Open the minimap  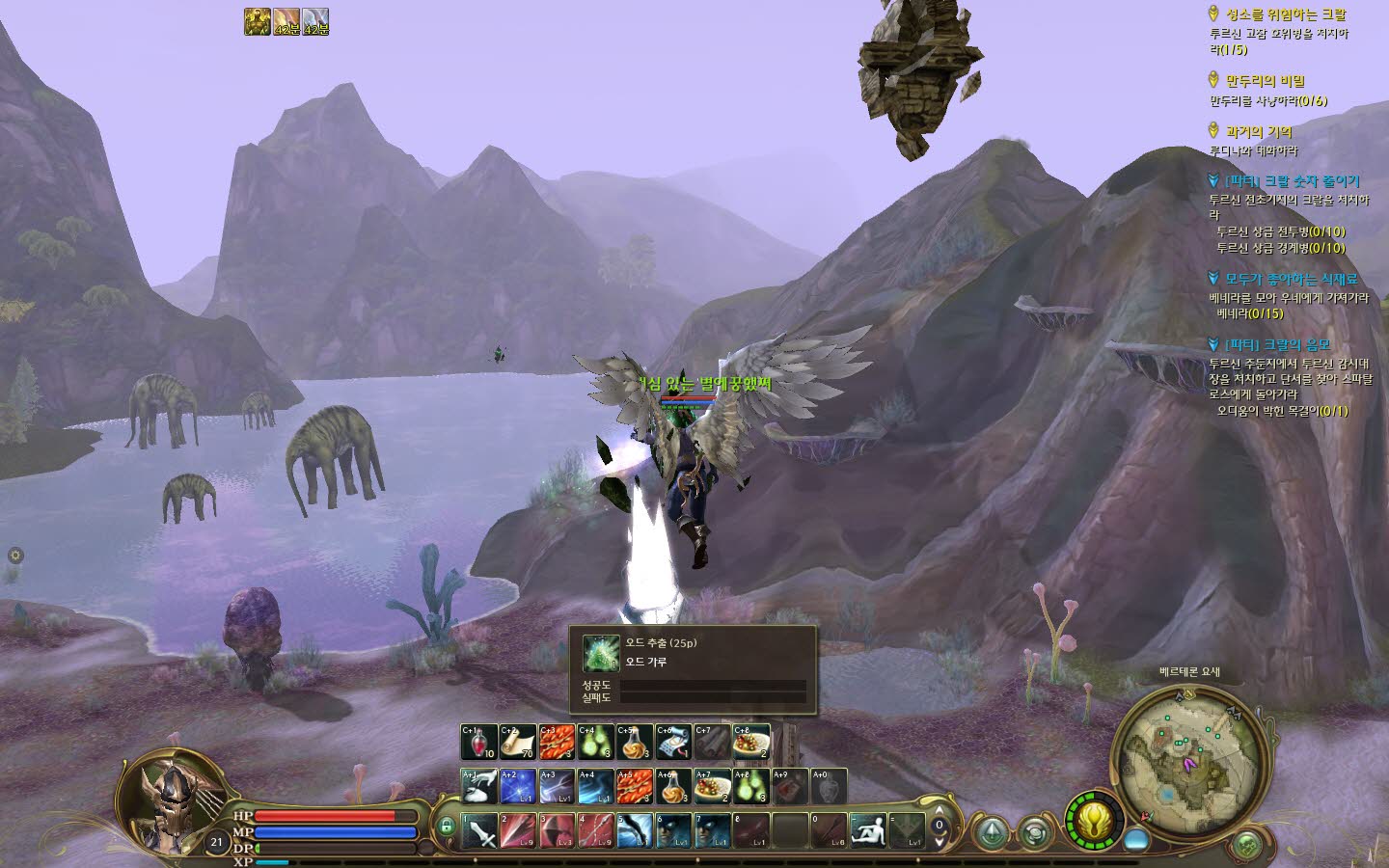coord(1186,752)
